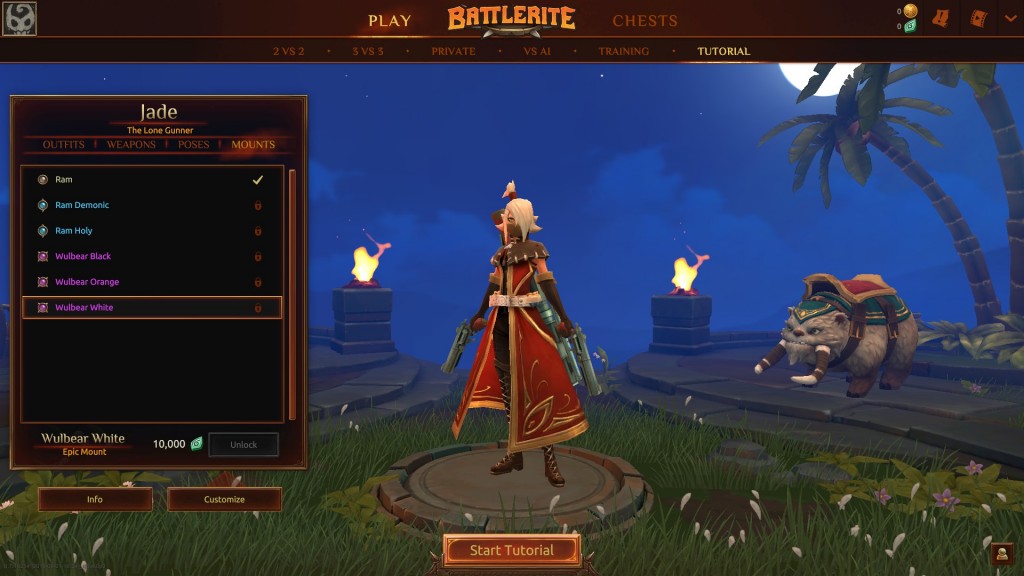
Task: Show Jade's Outfits tab
Action: [64, 145]
